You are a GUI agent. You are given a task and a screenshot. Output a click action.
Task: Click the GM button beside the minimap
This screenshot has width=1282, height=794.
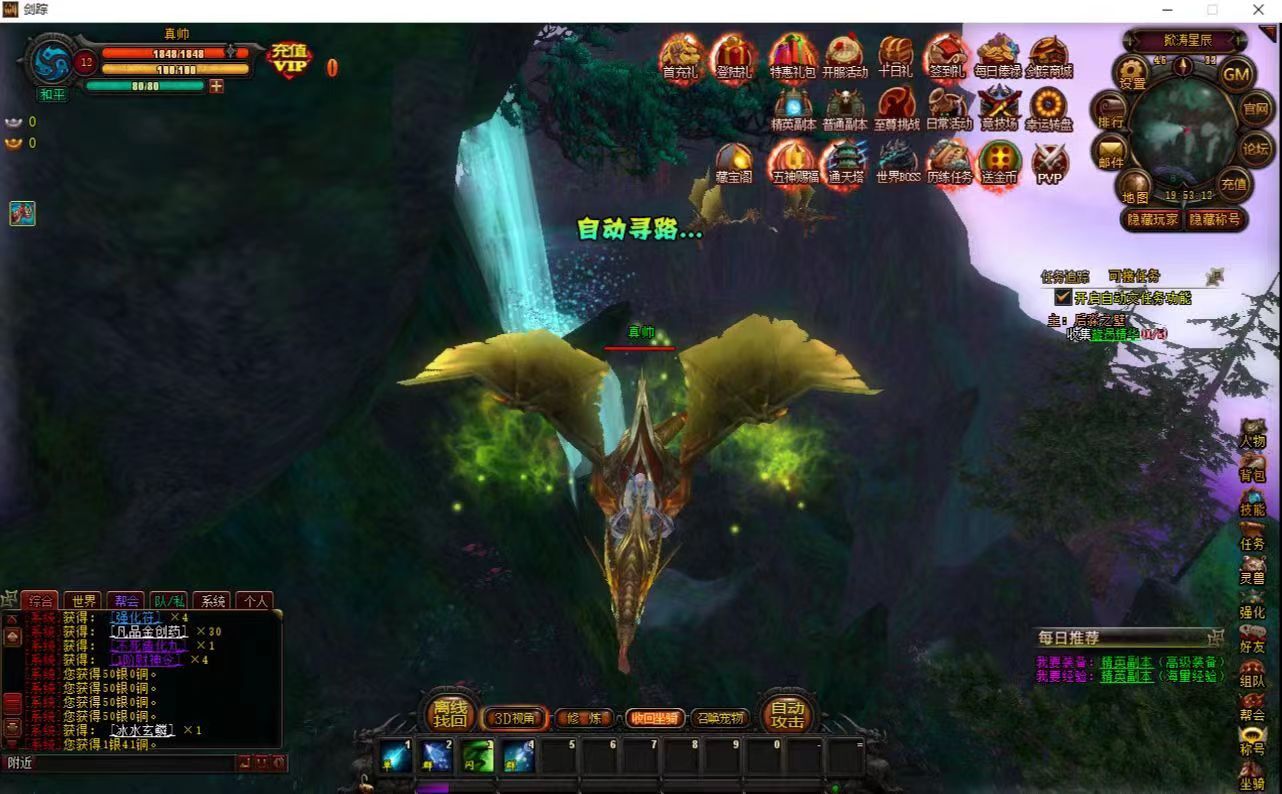coord(1237,74)
